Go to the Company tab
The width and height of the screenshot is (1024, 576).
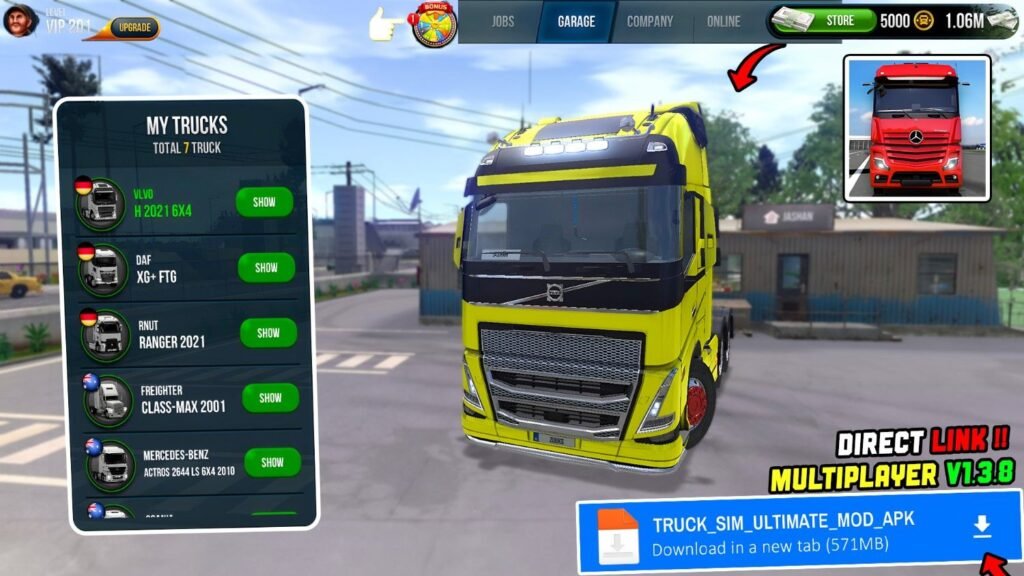click(650, 21)
